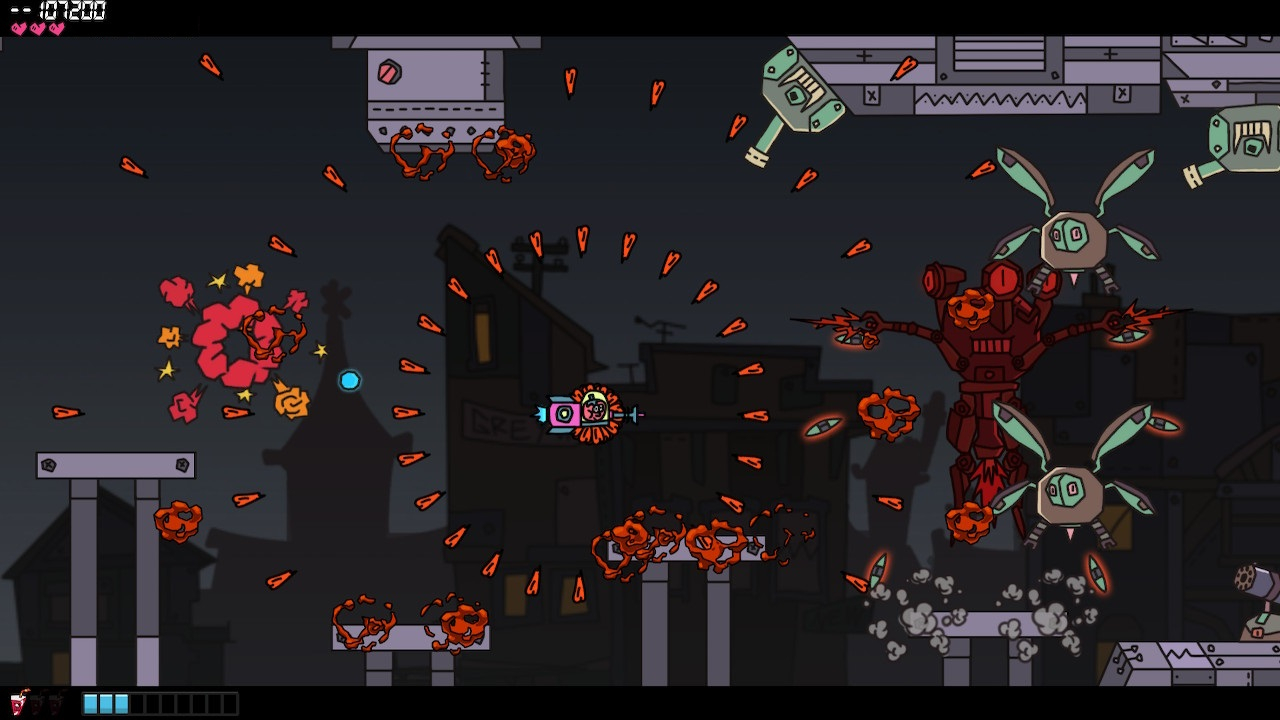This screenshot has height=720, width=1280.
Task: Click the rightmost heart icon
Action: (x=56, y=28)
